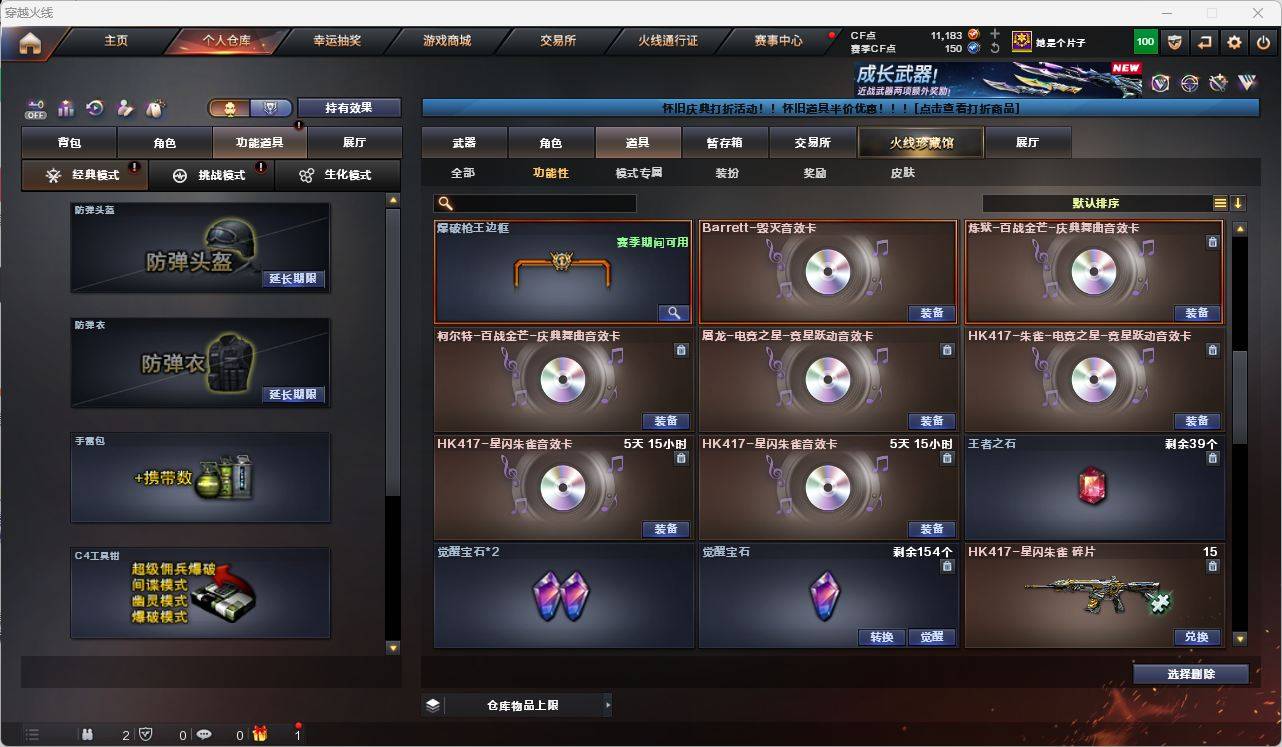Open the sort list icon beside 默认排序

tap(1220, 203)
